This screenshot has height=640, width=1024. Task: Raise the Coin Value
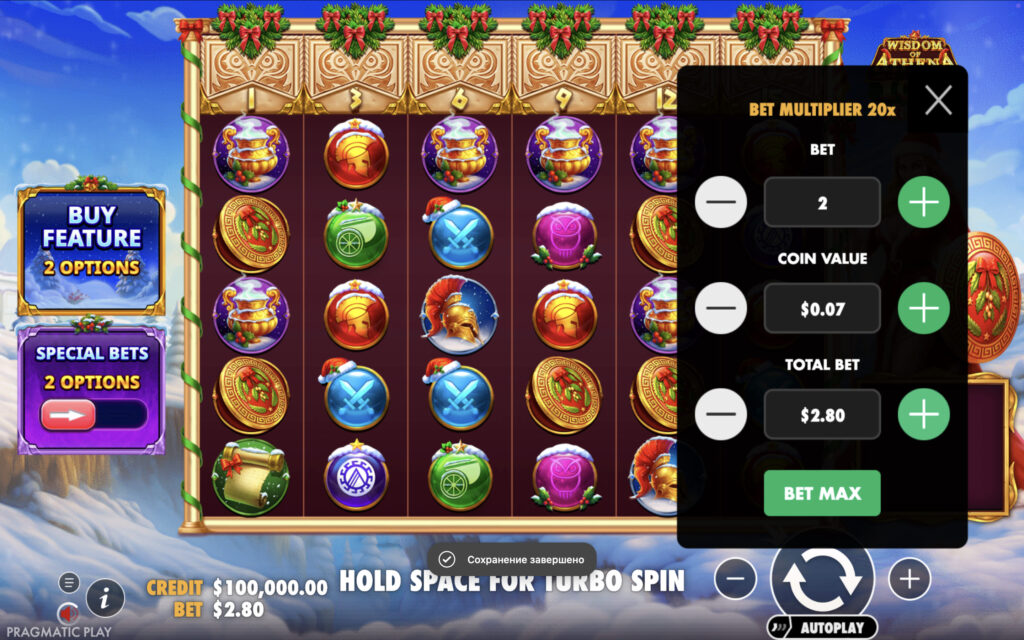point(923,309)
